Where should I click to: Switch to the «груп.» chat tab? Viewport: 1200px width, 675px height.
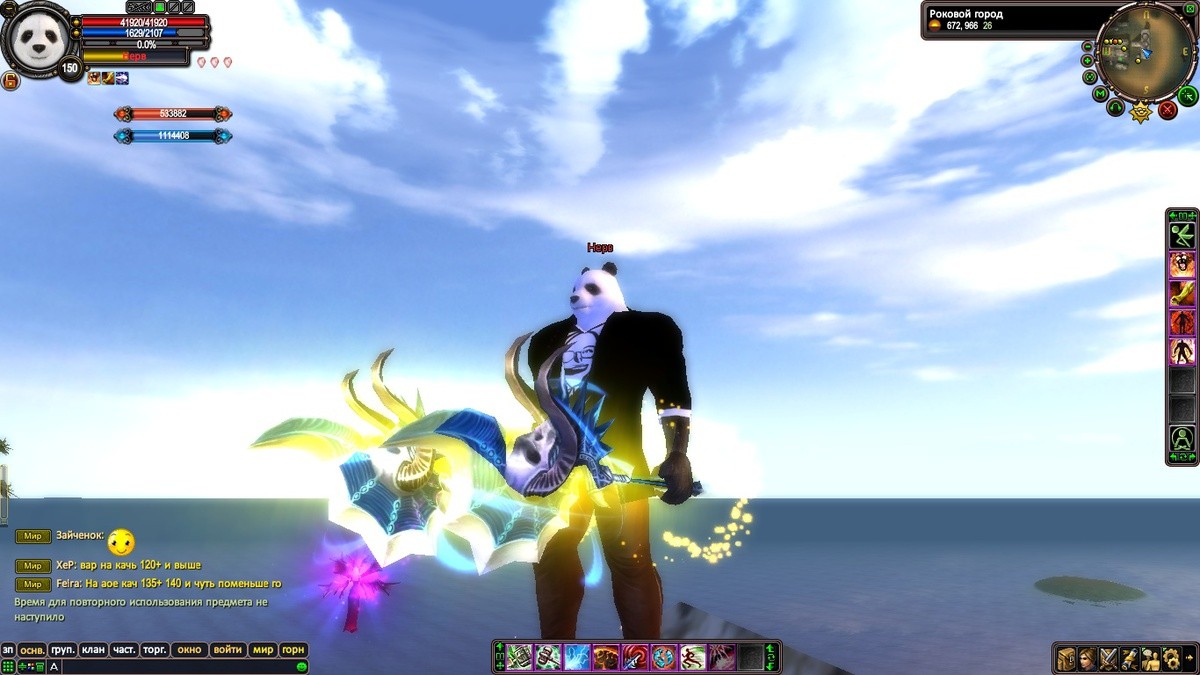63,650
